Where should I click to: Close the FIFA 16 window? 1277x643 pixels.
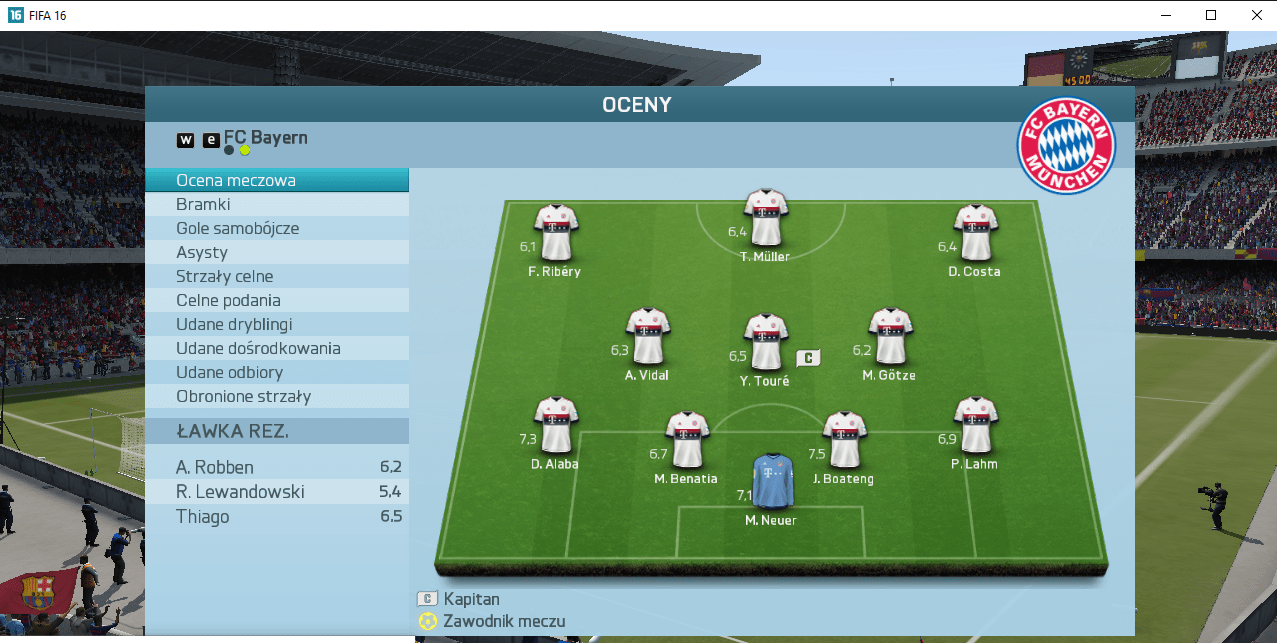(1255, 15)
